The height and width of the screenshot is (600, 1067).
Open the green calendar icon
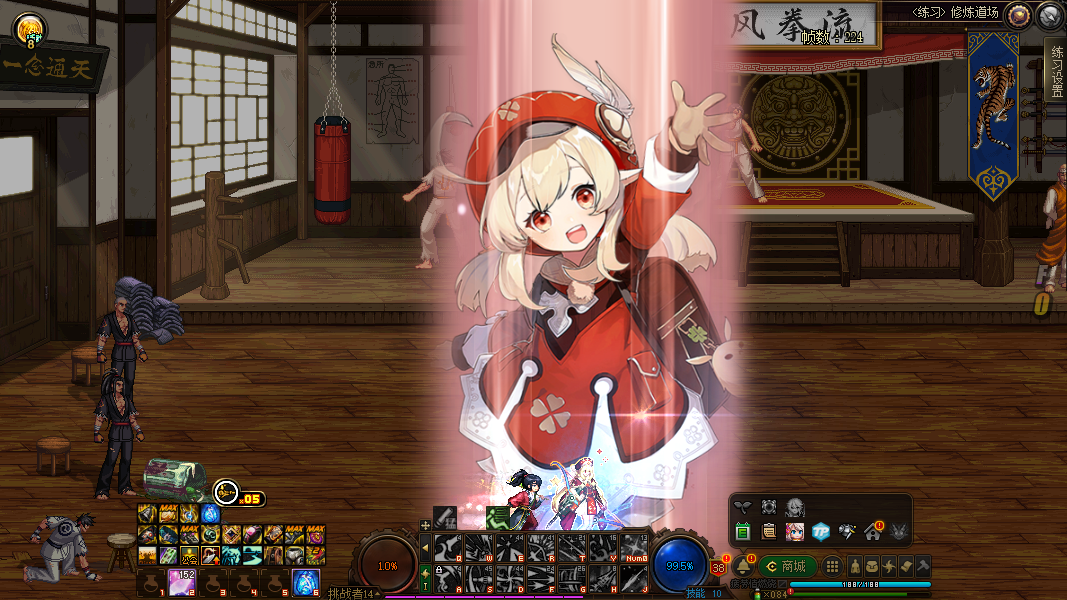click(743, 531)
